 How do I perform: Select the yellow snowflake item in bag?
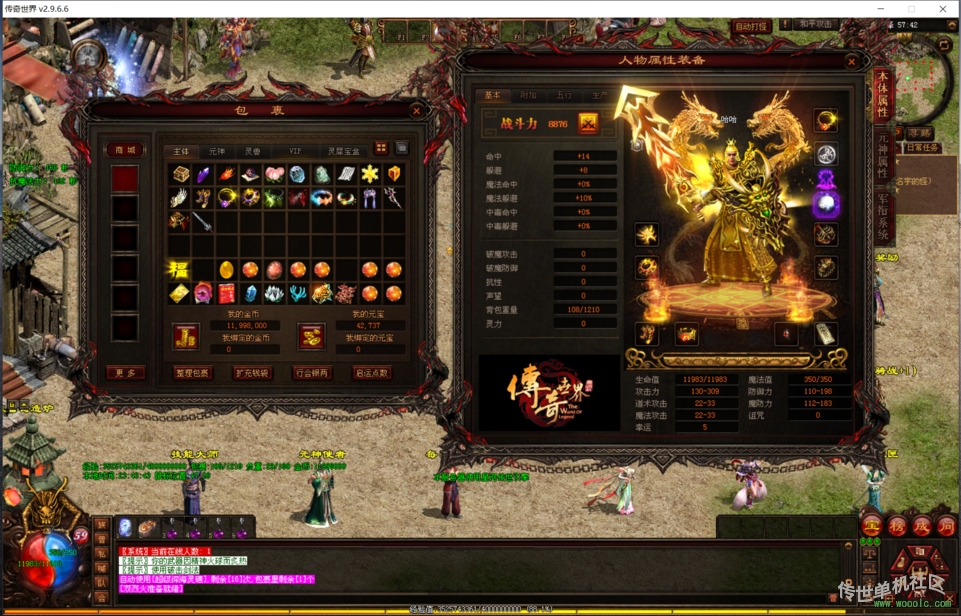coord(370,175)
